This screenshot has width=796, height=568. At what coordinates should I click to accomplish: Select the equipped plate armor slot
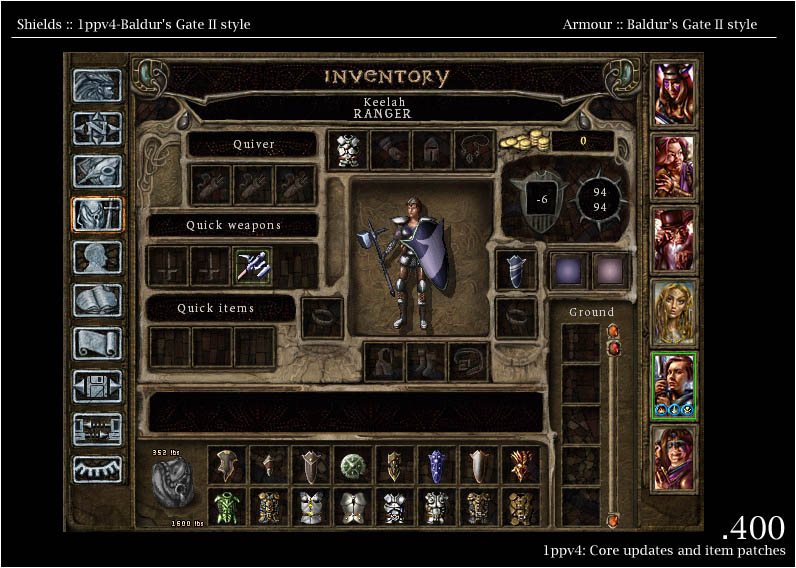(348, 150)
